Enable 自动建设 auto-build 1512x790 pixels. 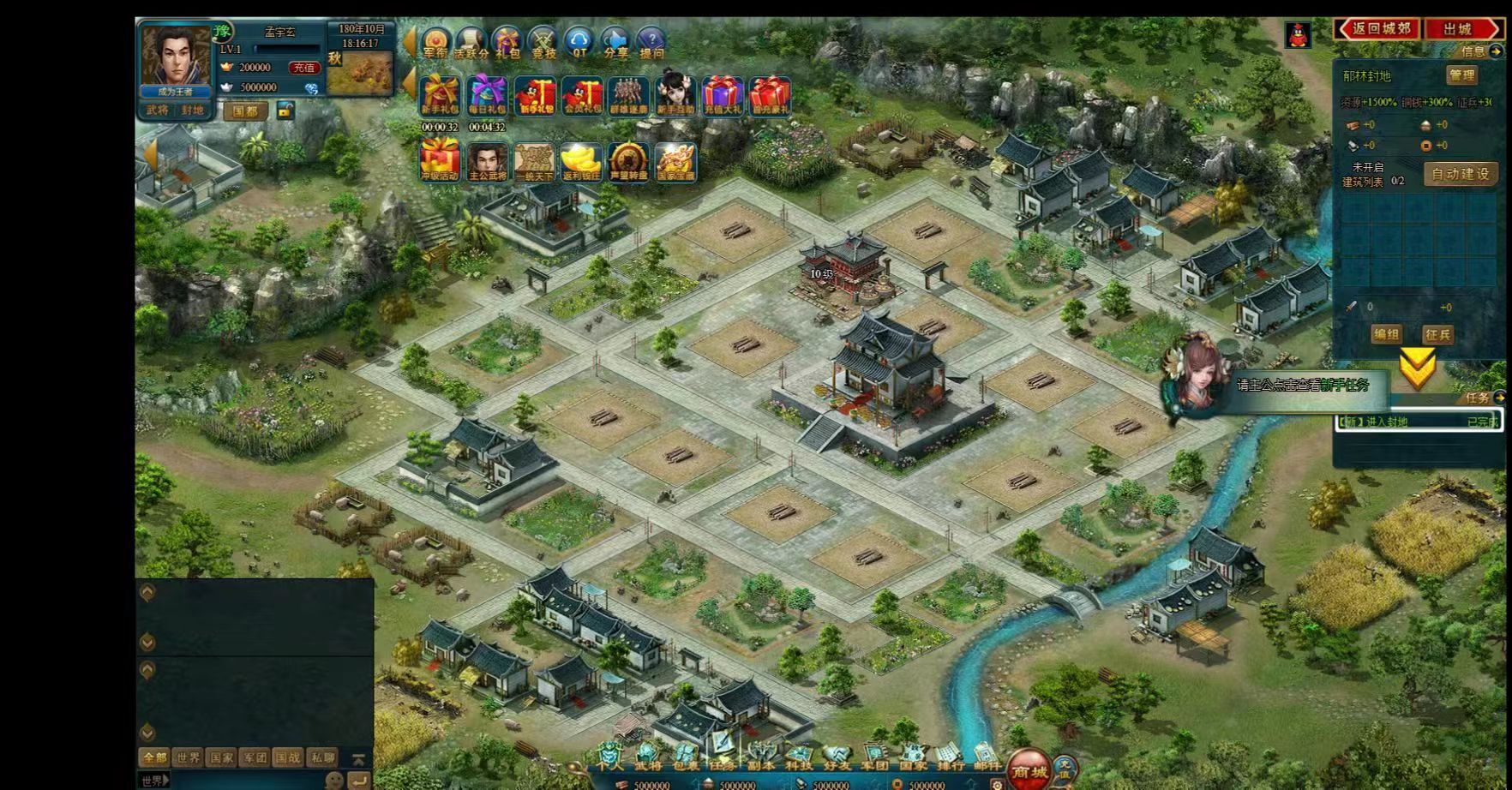click(1461, 174)
